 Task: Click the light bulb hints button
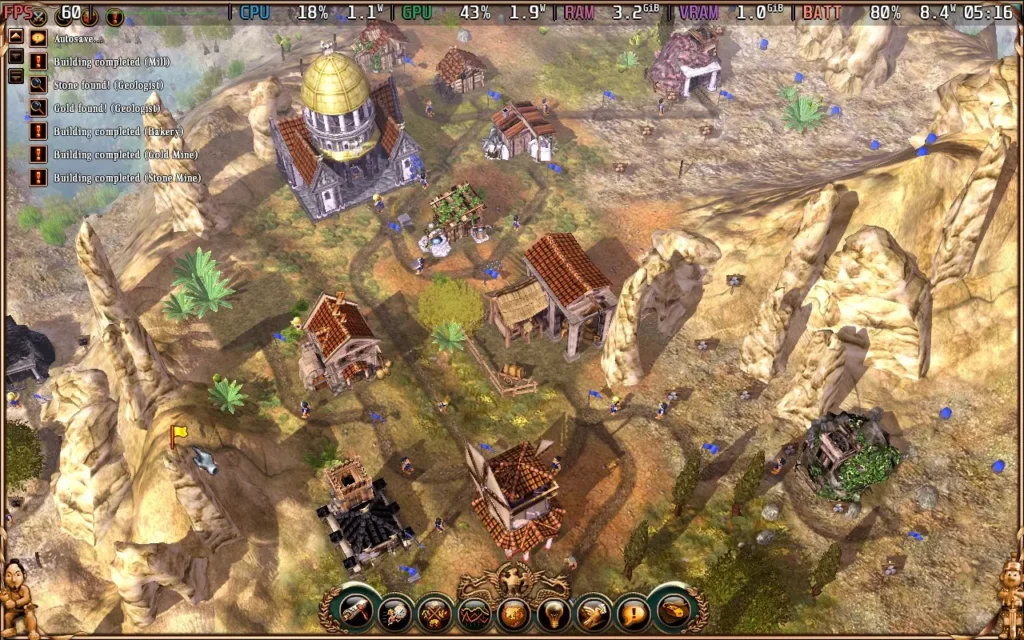point(552,611)
